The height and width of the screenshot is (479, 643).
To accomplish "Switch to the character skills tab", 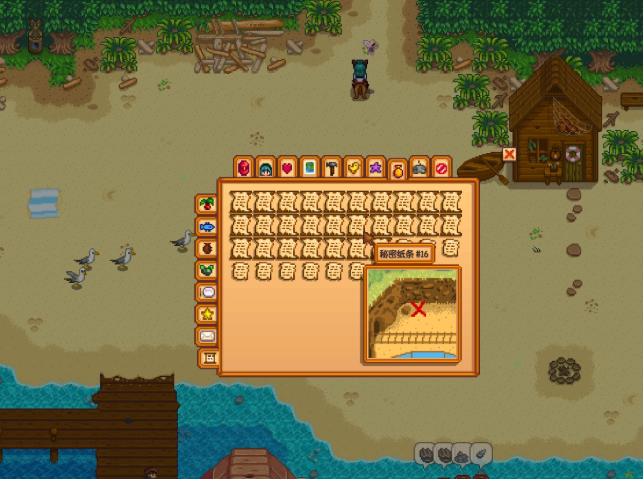I will pos(265,167).
